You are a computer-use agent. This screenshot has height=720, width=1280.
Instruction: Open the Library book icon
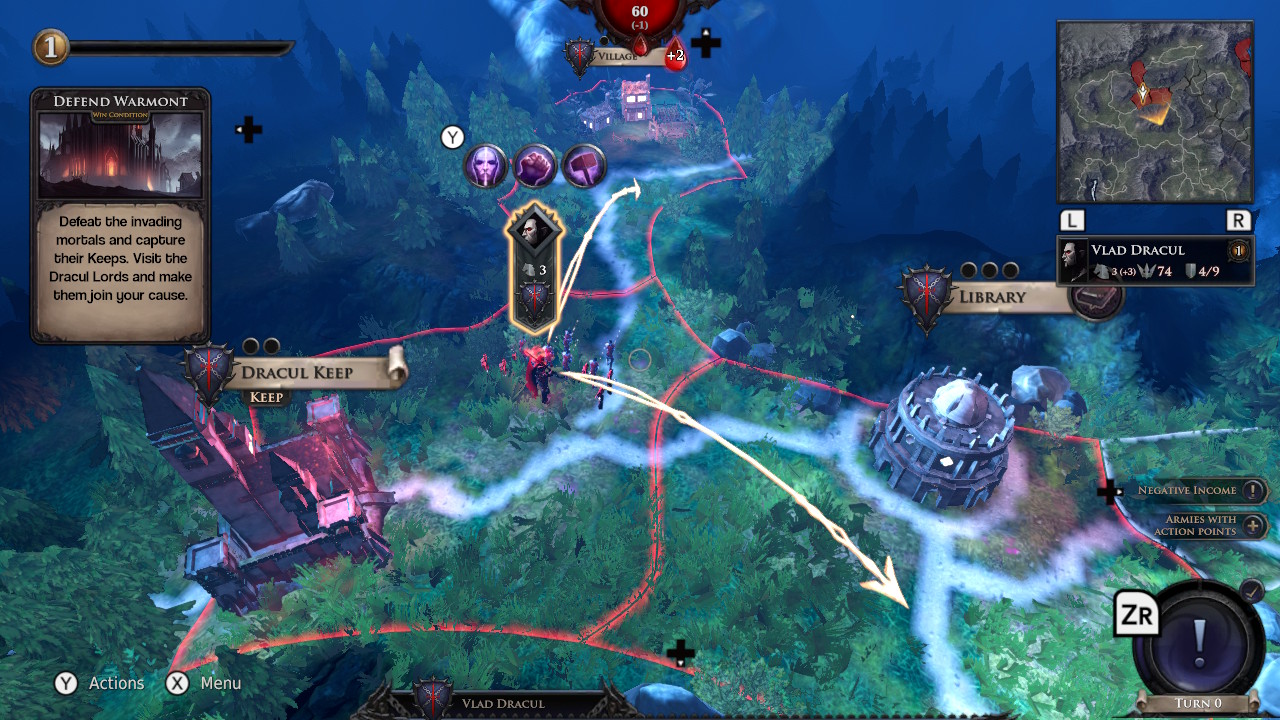[1096, 298]
